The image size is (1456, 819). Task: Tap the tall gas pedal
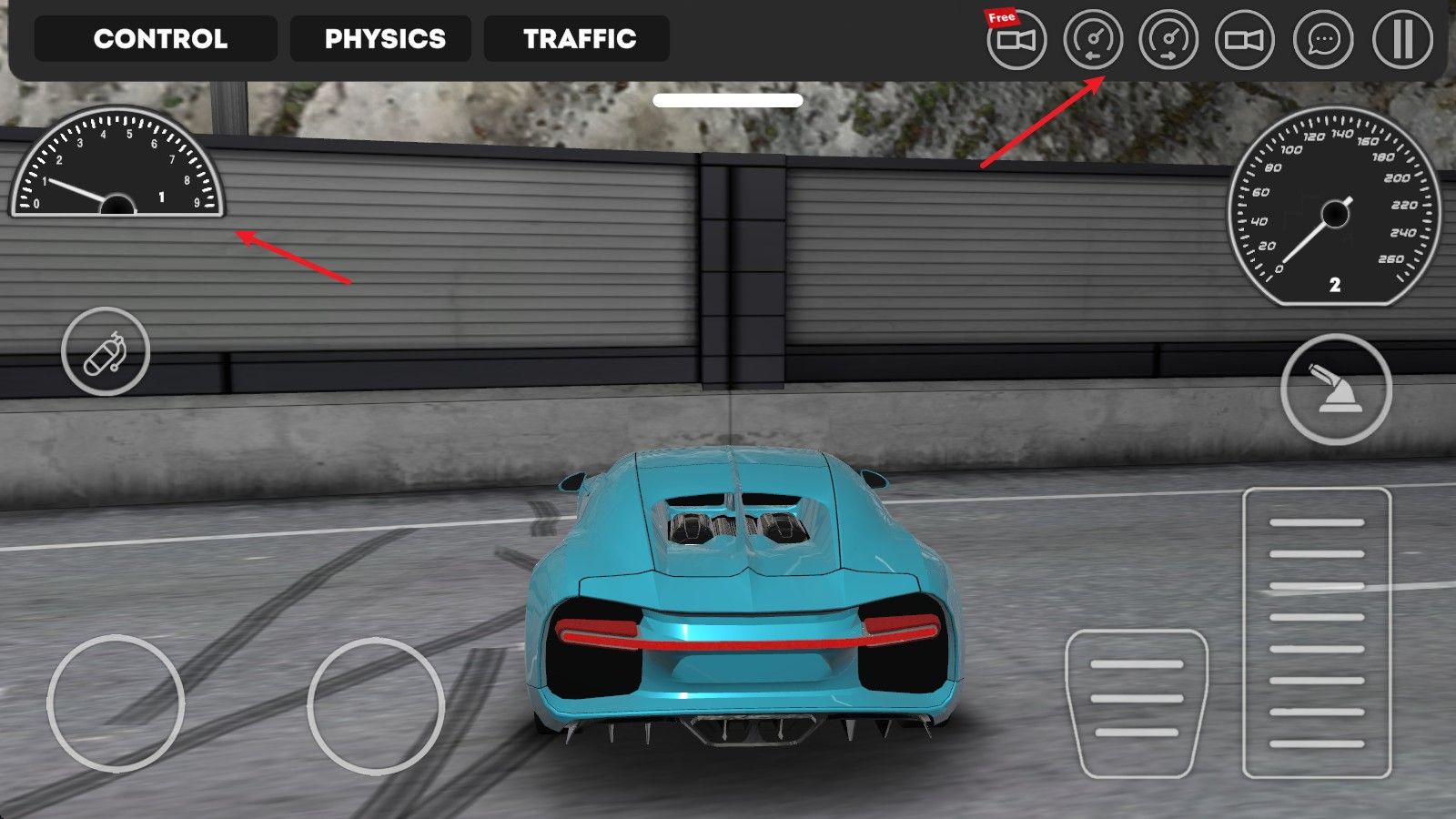pyautogui.click(x=1317, y=632)
